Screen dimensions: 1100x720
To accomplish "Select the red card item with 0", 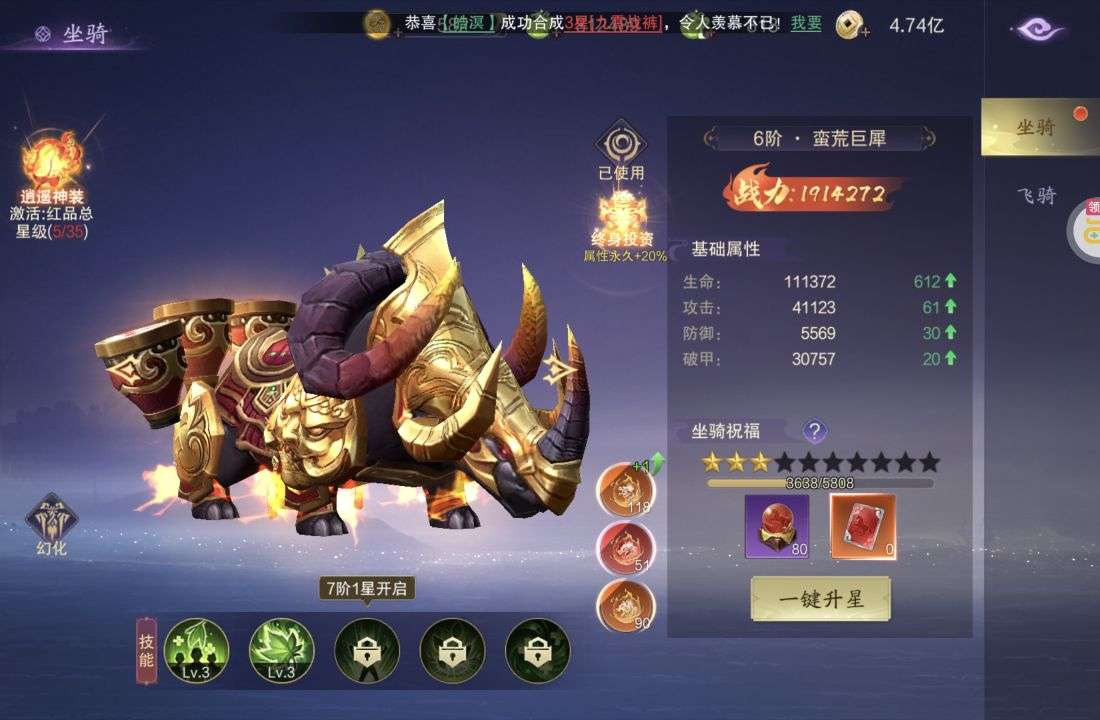I will coord(863,526).
